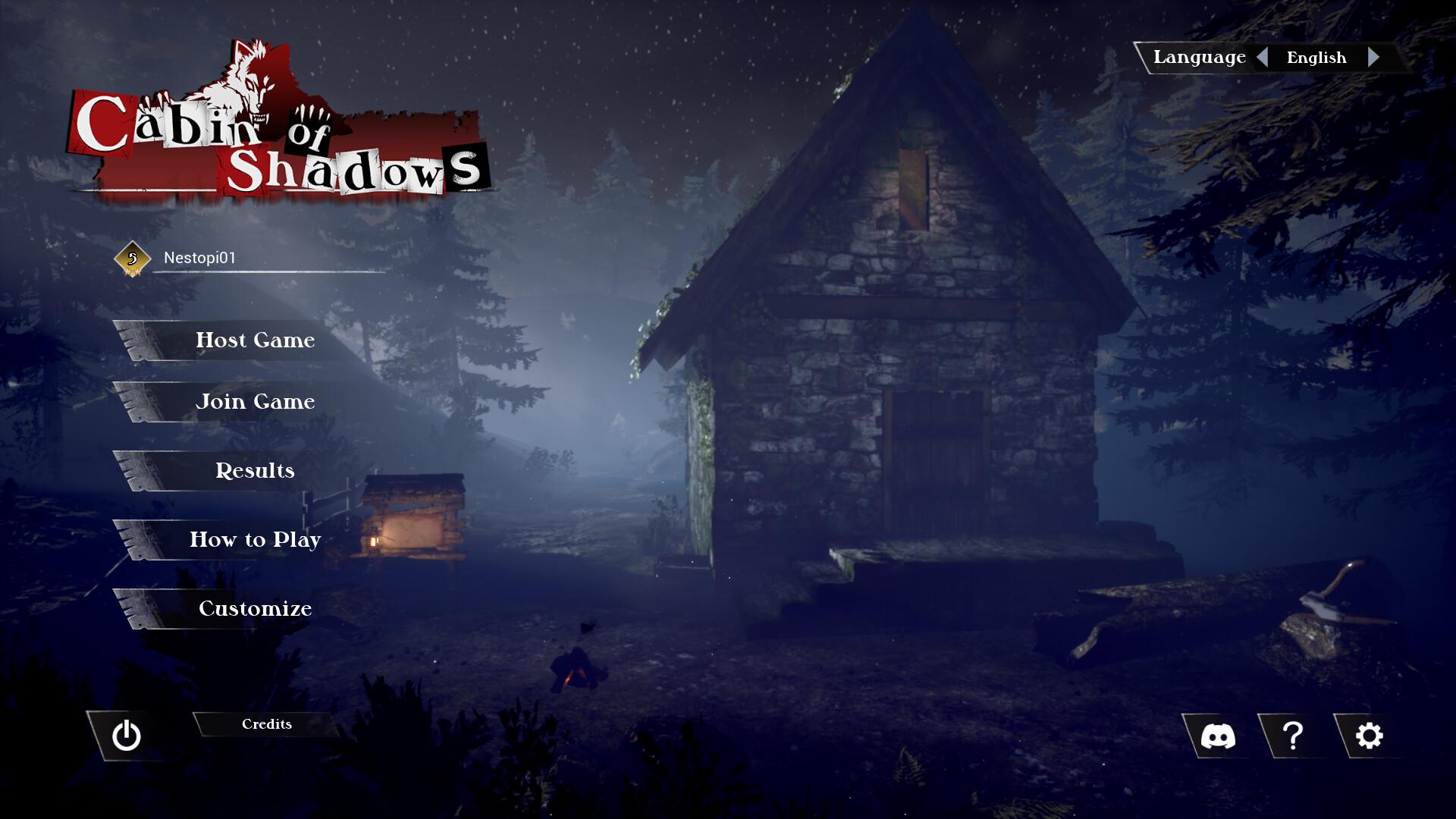
Task: Open the Results screen
Action: pyautogui.click(x=254, y=471)
